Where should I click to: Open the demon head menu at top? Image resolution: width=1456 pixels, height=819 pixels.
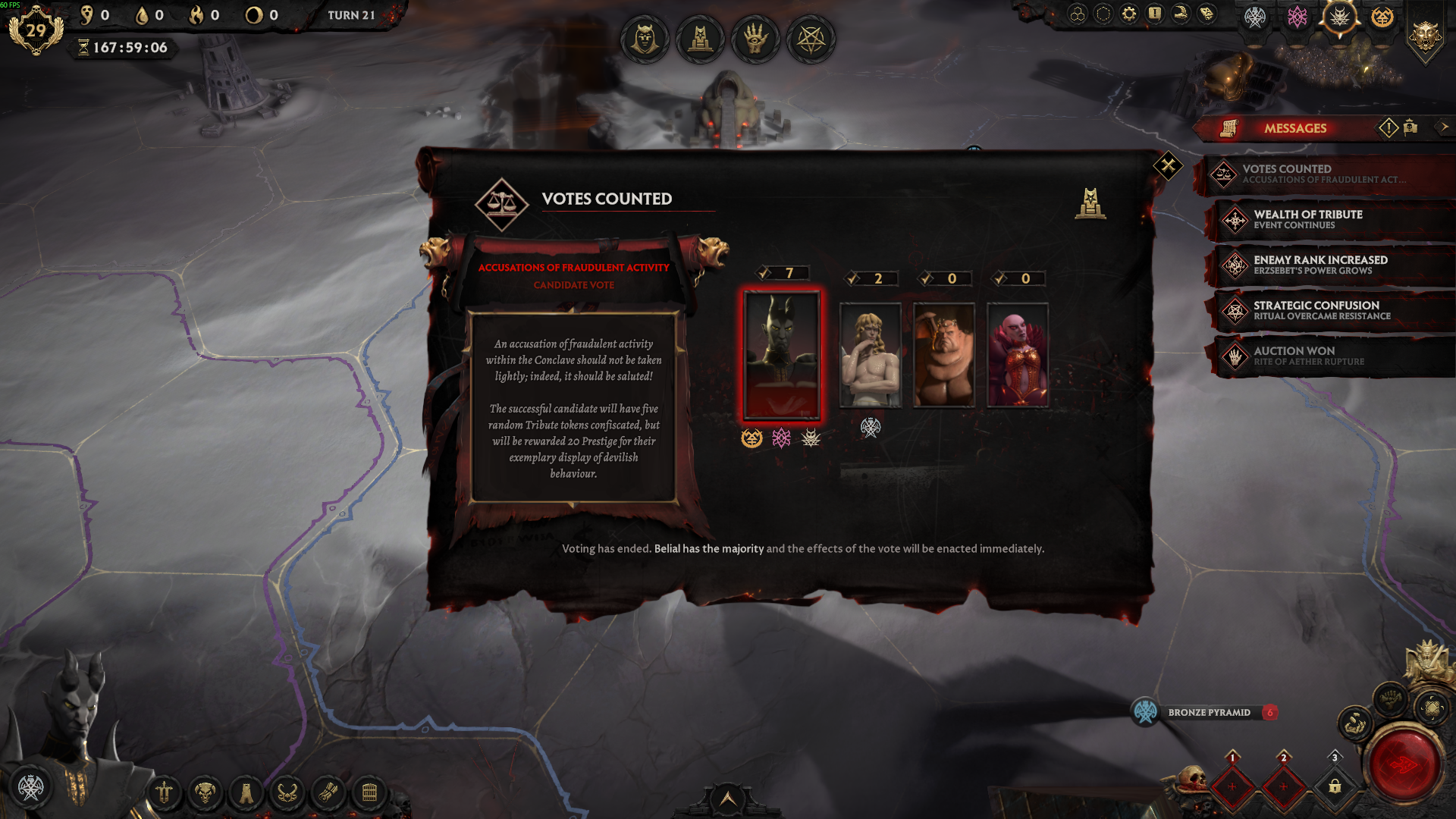click(x=645, y=39)
